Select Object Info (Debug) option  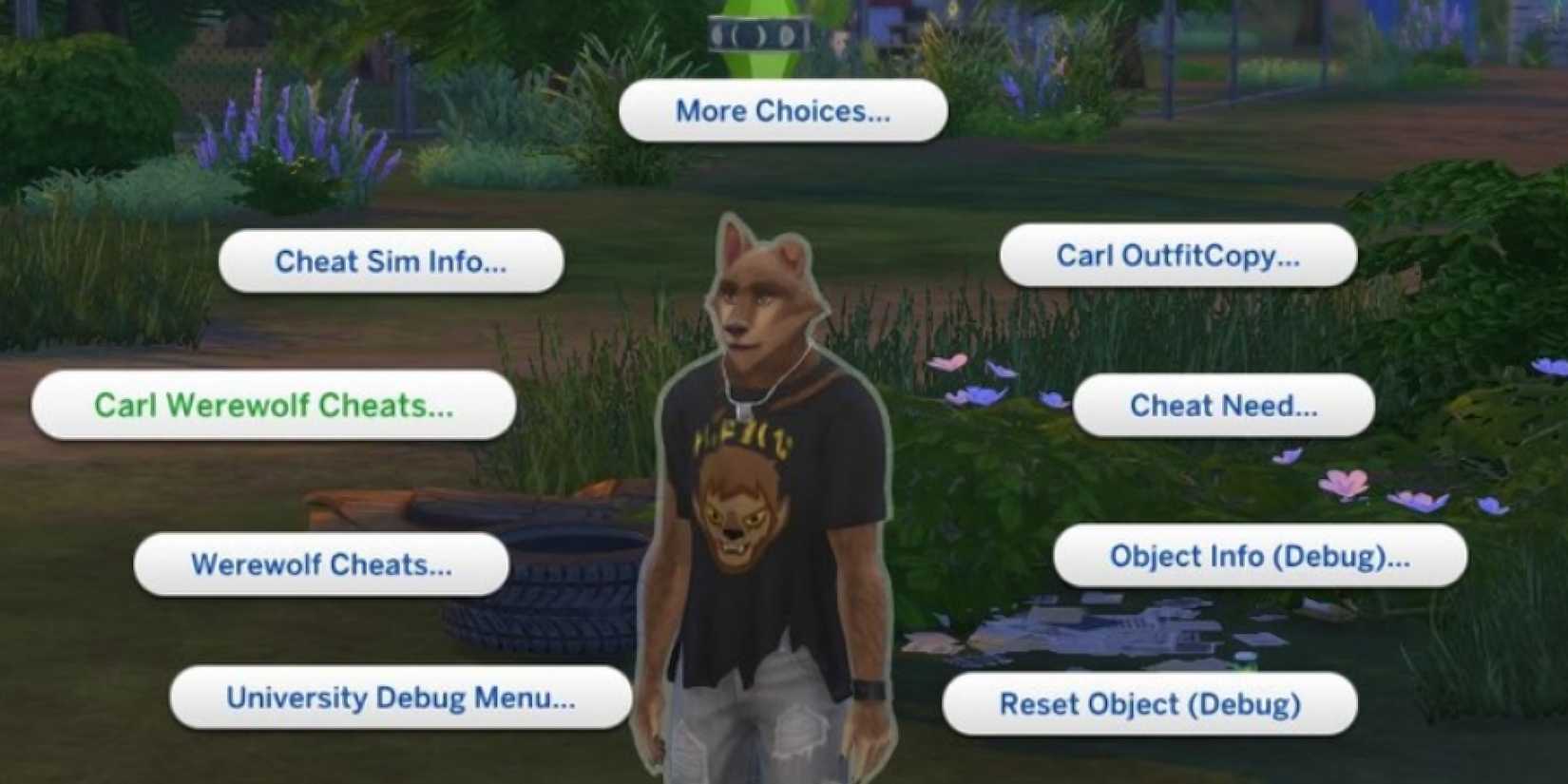pyautogui.click(x=1259, y=557)
